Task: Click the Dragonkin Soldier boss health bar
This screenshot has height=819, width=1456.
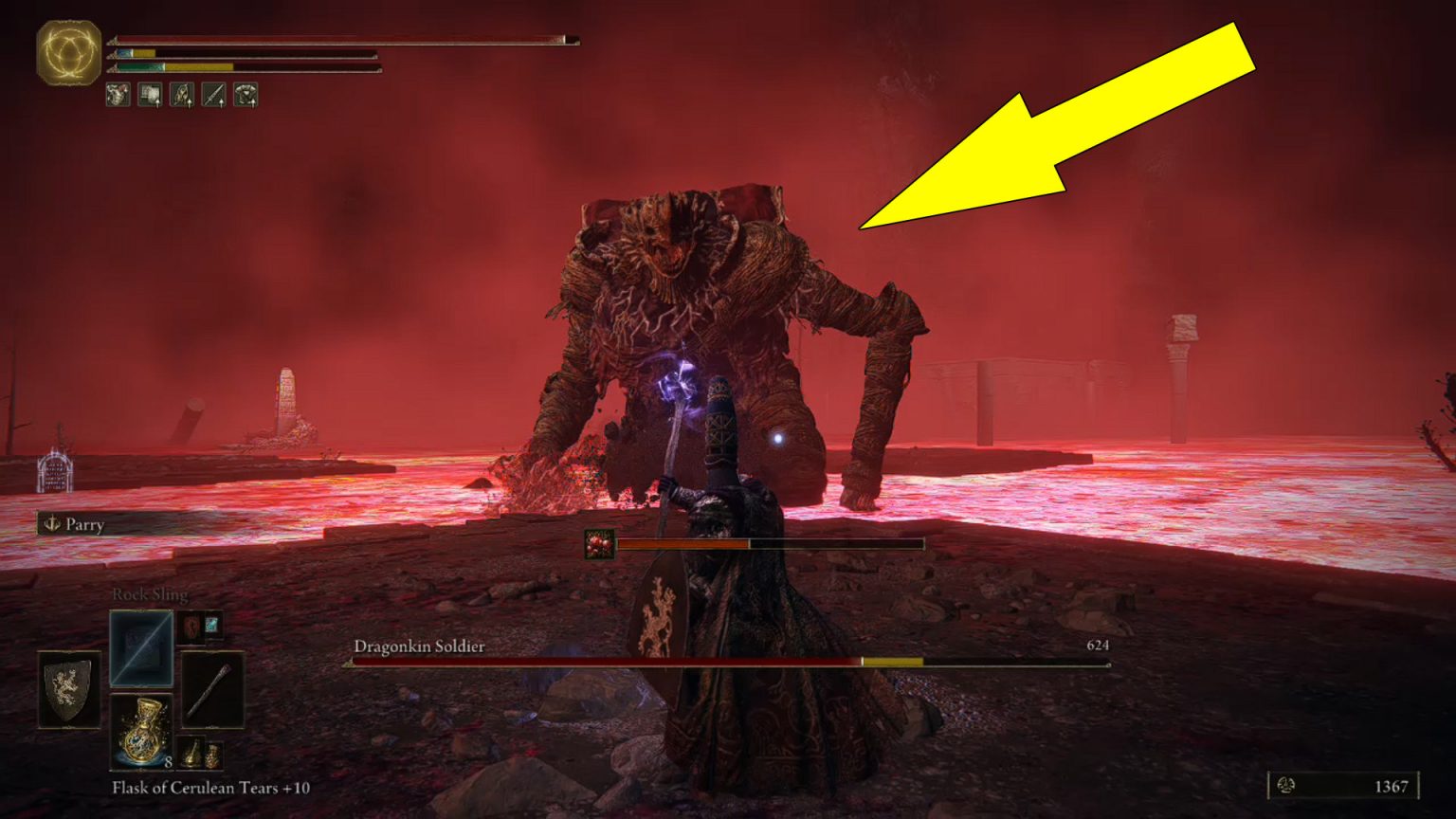Action: pos(664,659)
